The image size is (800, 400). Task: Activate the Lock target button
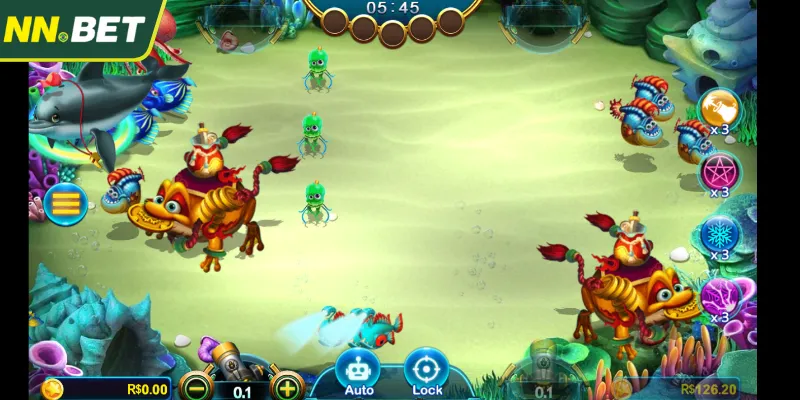tap(427, 371)
